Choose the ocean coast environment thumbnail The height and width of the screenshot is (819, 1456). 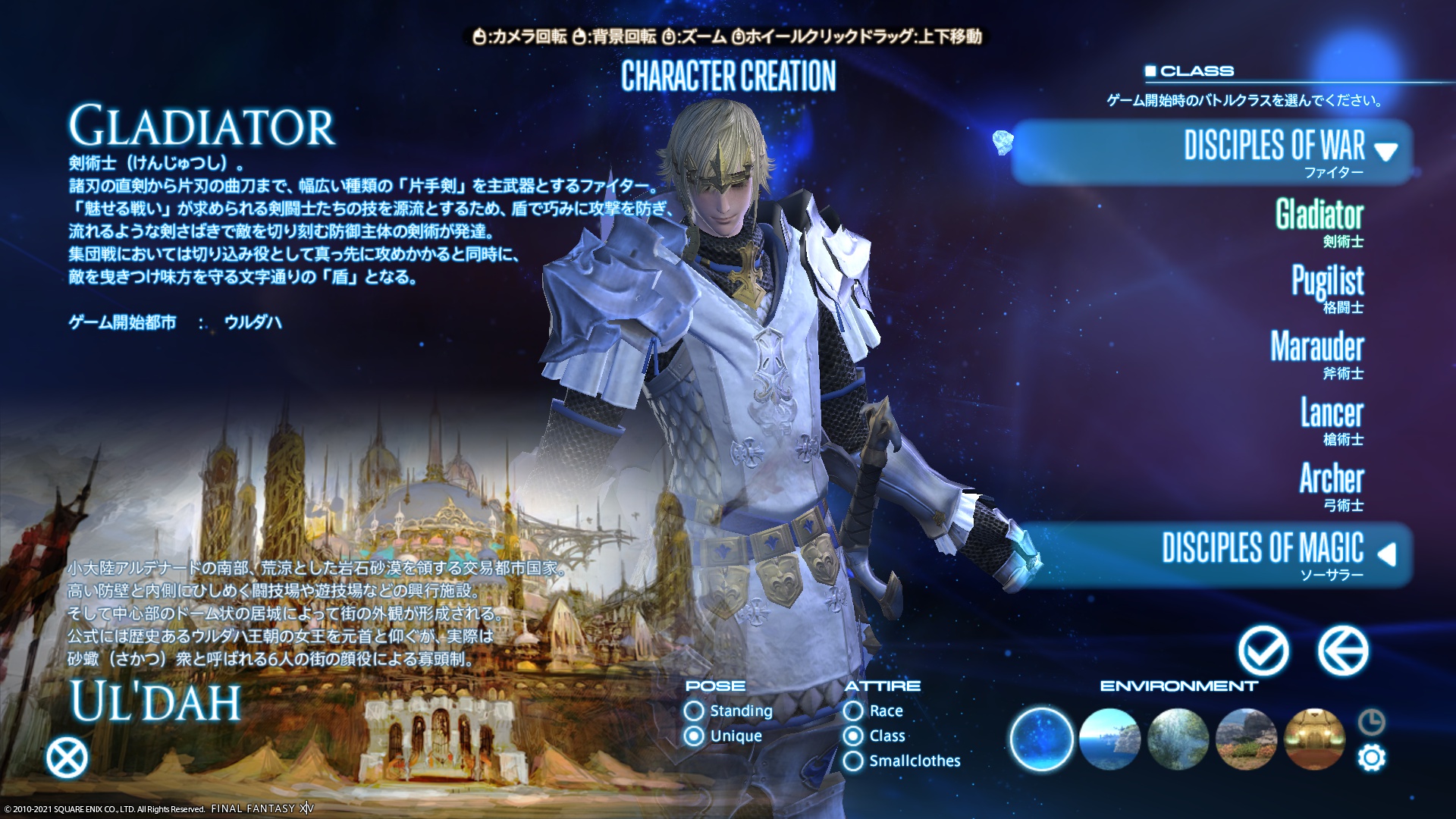pos(1109,739)
